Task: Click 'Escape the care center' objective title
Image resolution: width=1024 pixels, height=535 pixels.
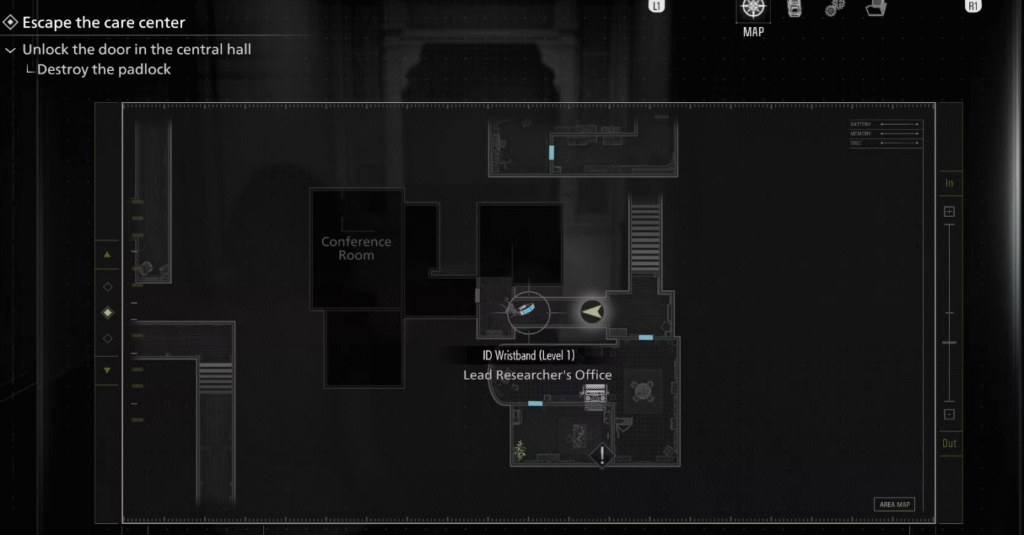Action: 104,22
